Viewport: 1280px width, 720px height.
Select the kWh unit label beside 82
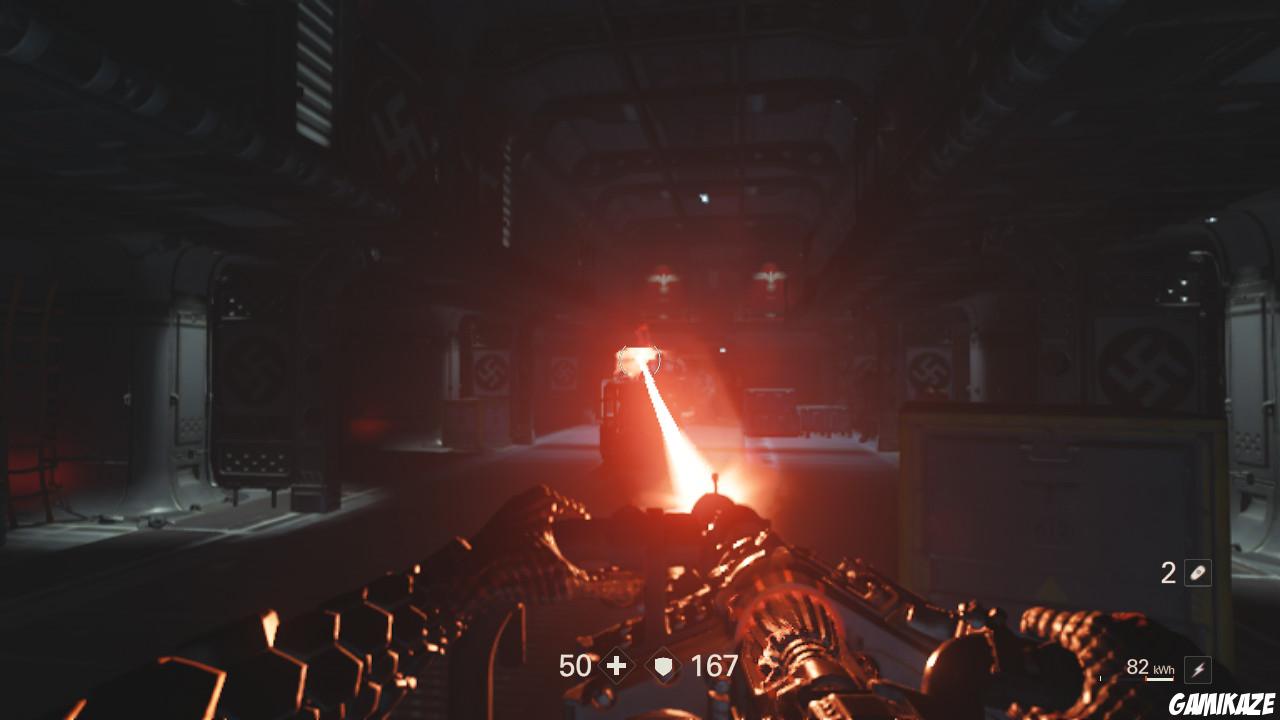pyautogui.click(x=1163, y=668)
